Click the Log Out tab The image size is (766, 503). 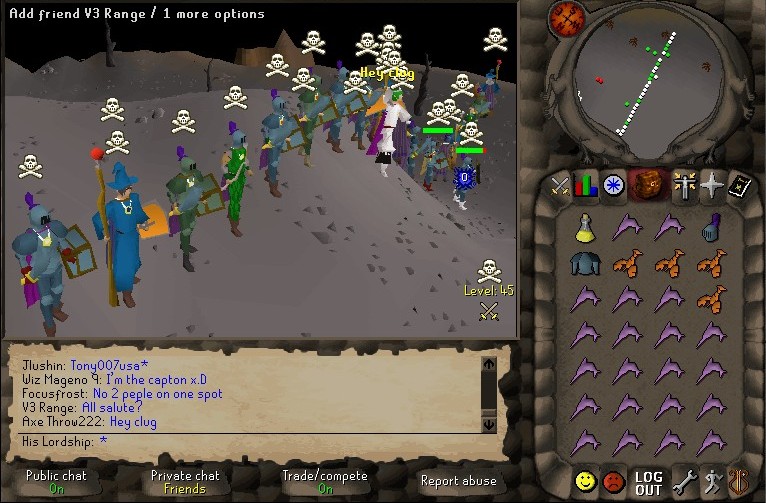[648, 483]
